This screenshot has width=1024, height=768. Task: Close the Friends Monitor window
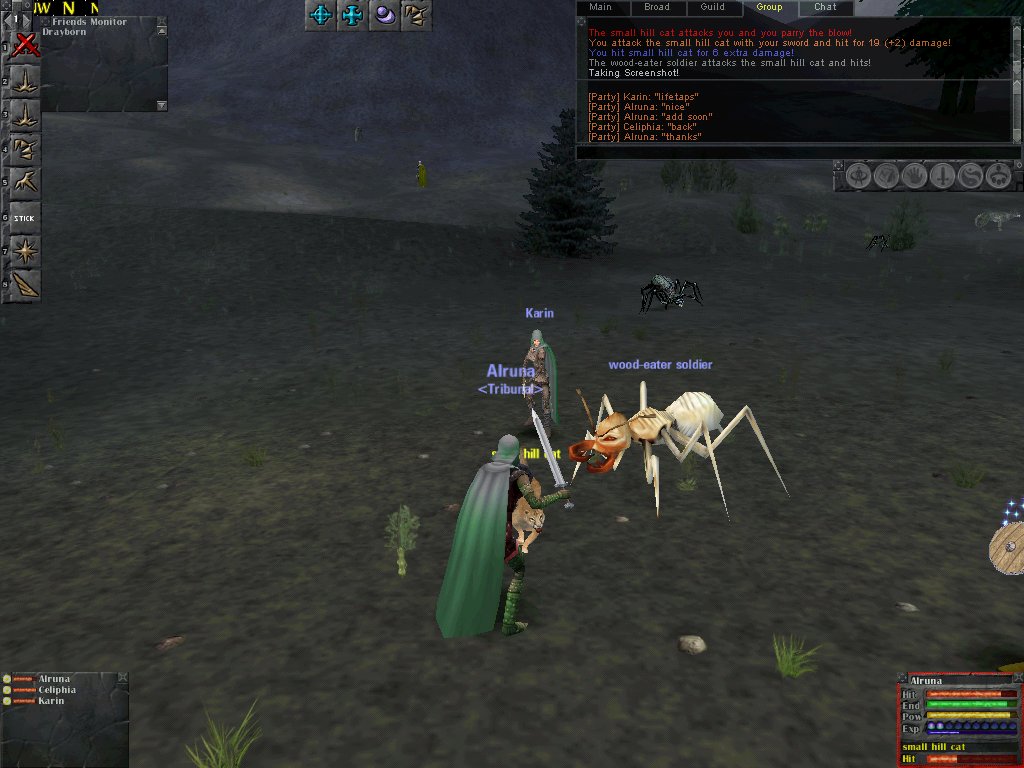pyautogui.click(x=162, y=21)
